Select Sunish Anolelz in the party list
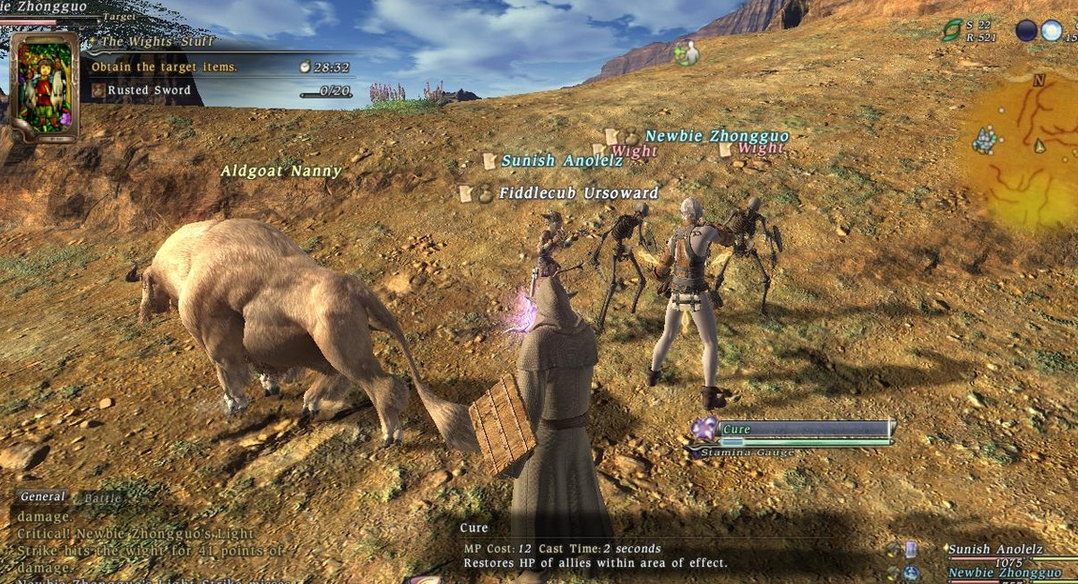This screenshot has width=1078, height=584. (x=995, y=549)
